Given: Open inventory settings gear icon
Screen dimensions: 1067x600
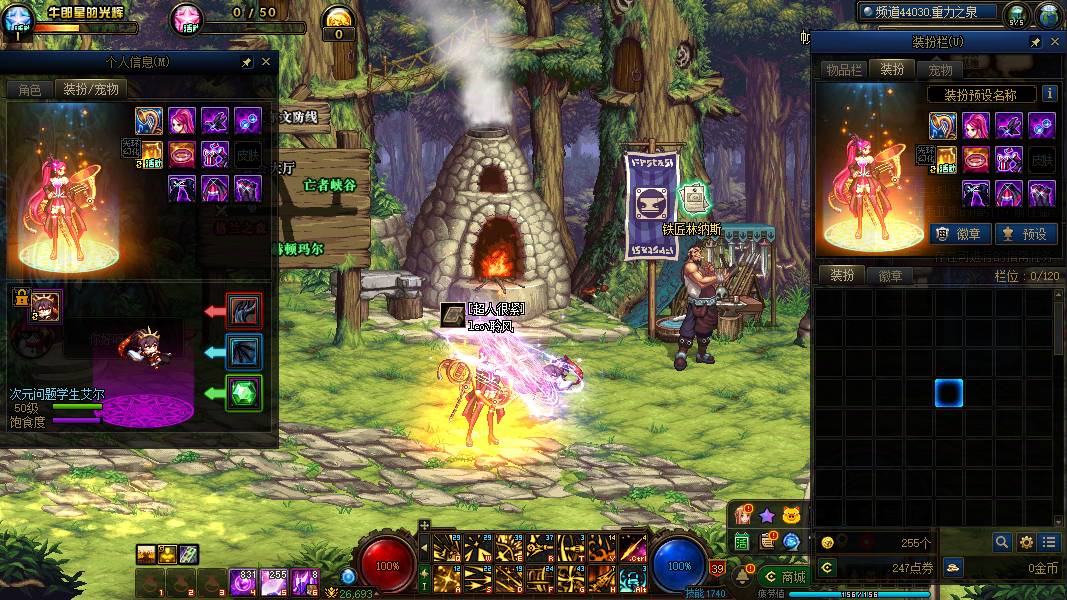Looking at the screenshot, I should tap(1025, 542).
